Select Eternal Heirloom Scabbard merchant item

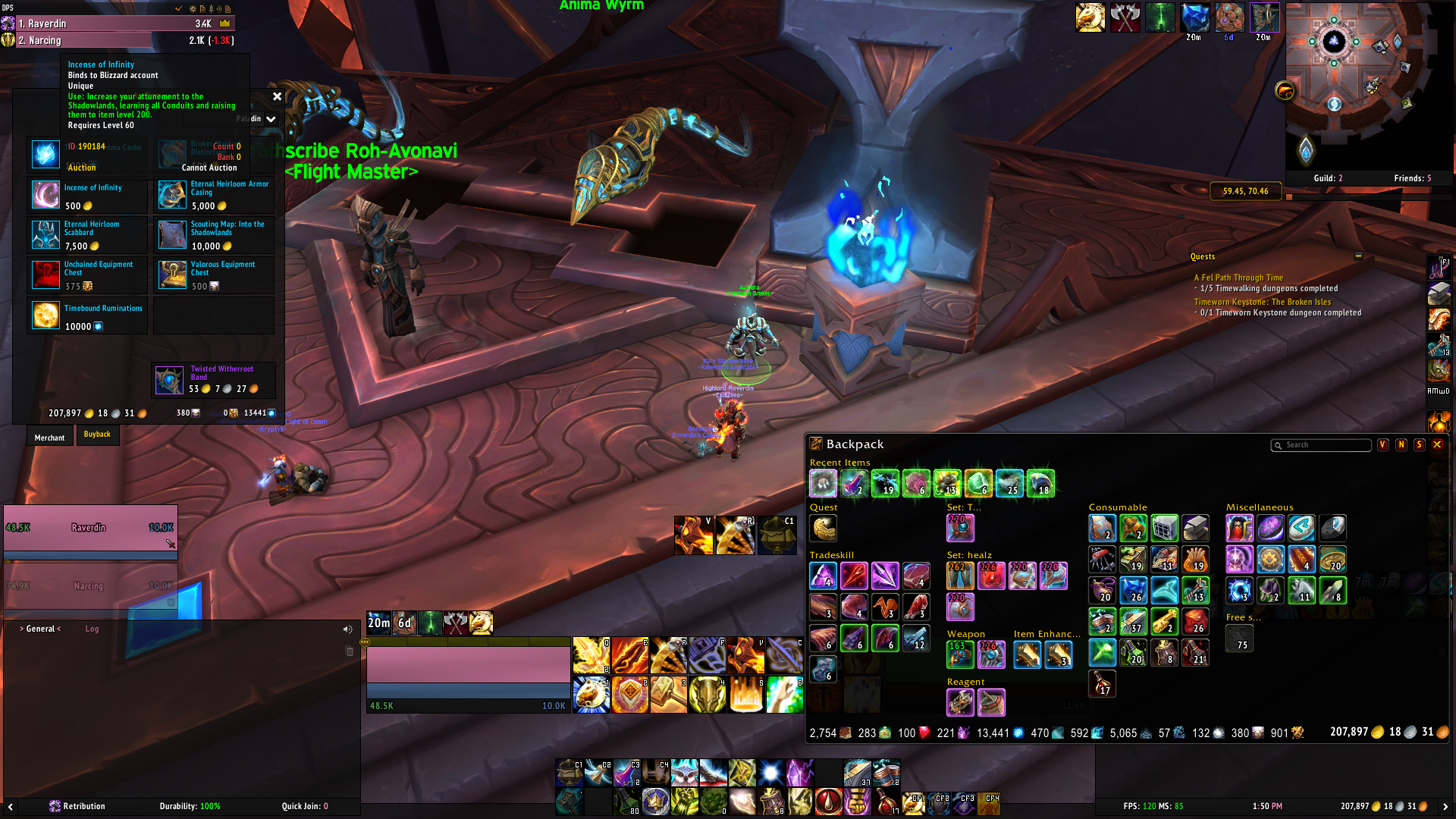click(x=45, y=235)
